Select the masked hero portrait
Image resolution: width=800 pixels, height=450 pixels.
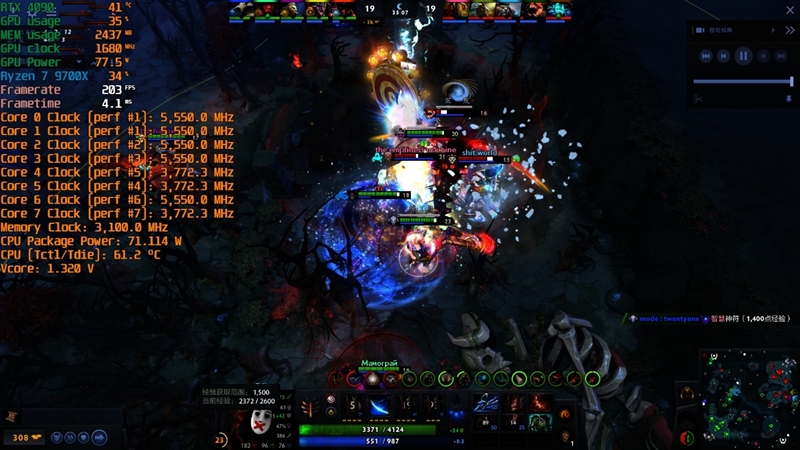(262, 419)
